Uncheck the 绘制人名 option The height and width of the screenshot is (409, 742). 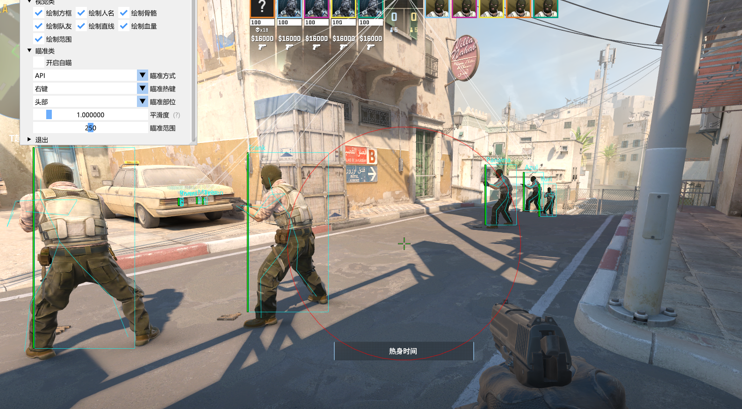pyautogui.click(x=81, y=13)
